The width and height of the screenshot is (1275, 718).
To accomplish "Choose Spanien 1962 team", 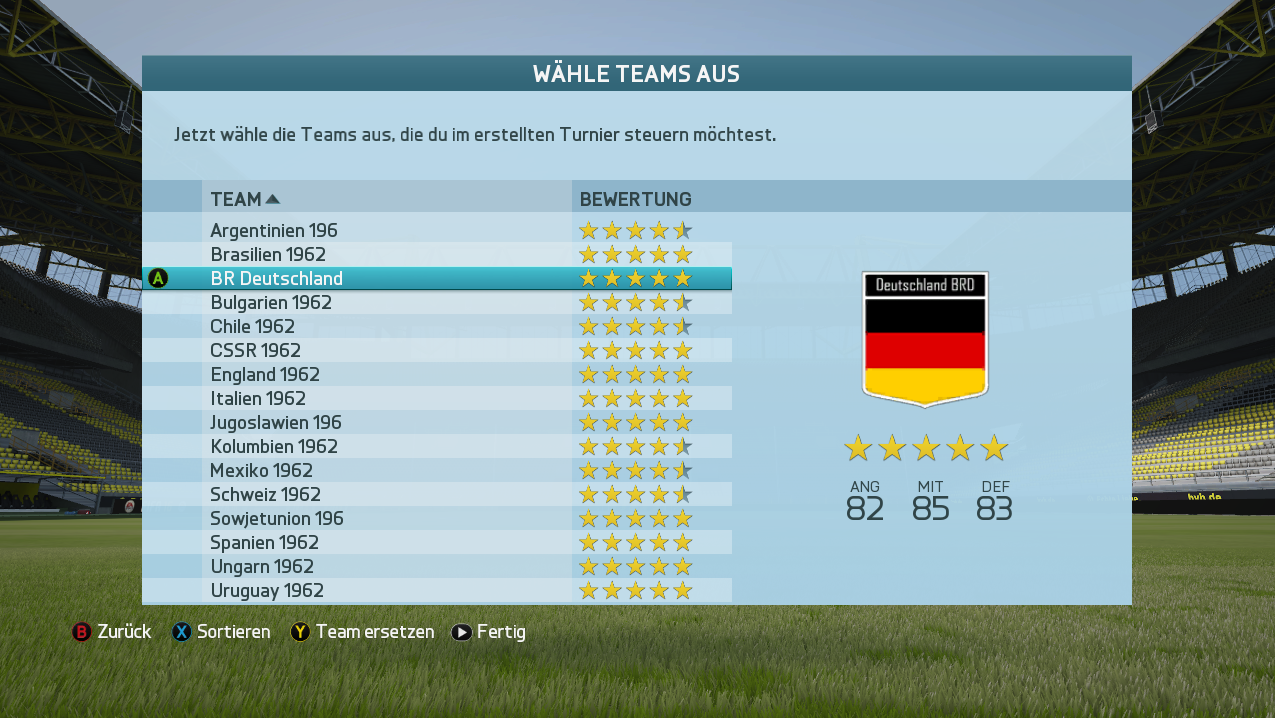I will 264,543.
